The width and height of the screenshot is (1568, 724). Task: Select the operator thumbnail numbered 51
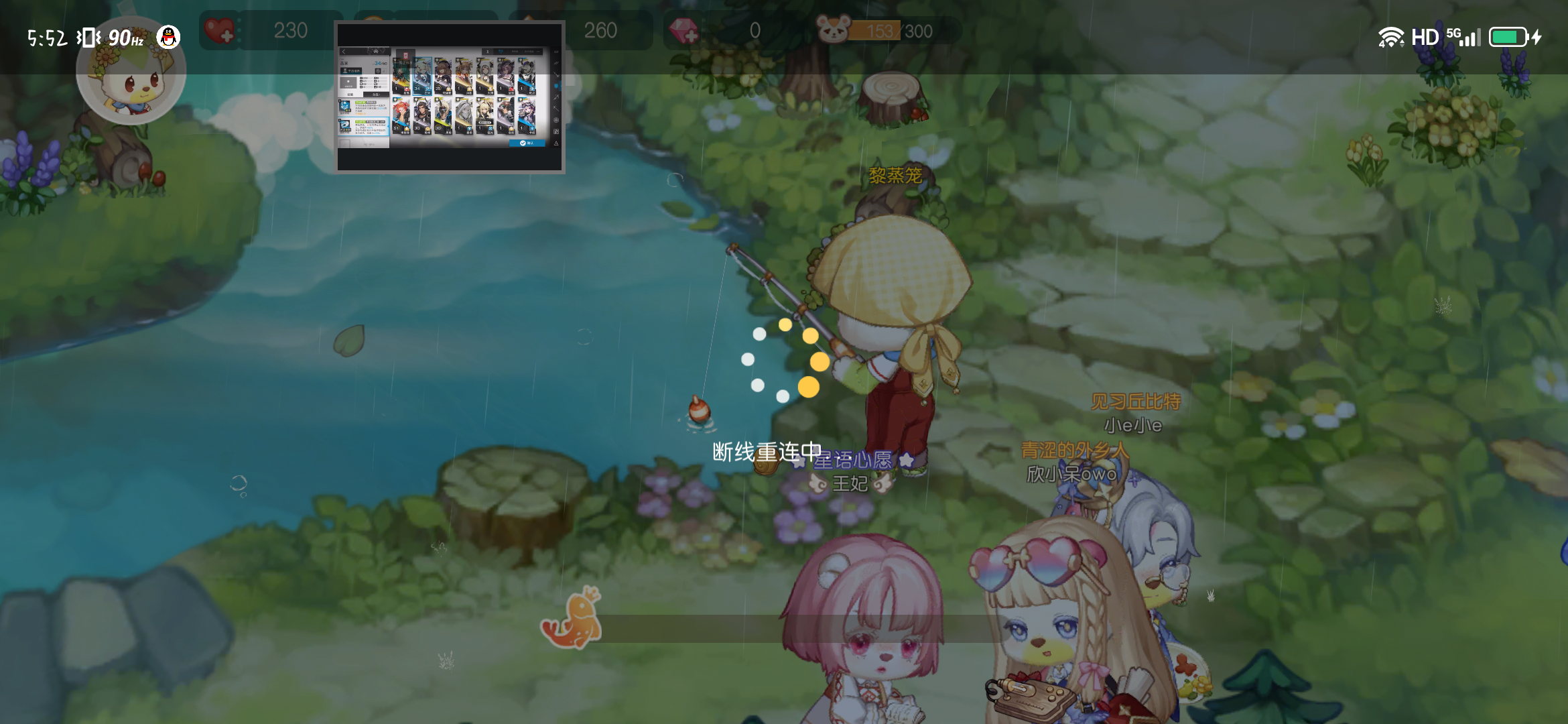401,117
